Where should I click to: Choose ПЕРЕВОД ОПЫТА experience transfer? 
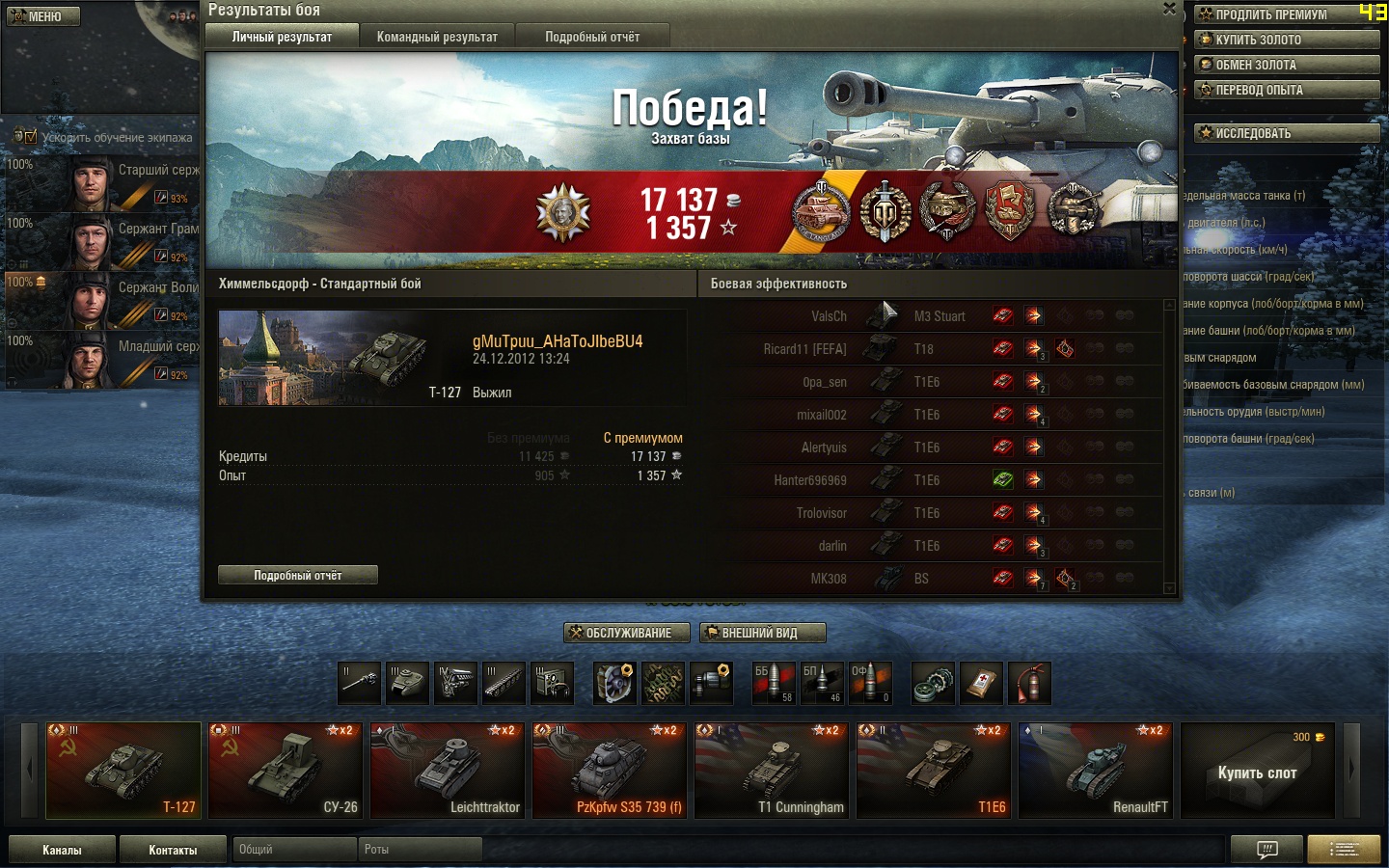(1287, 90)
